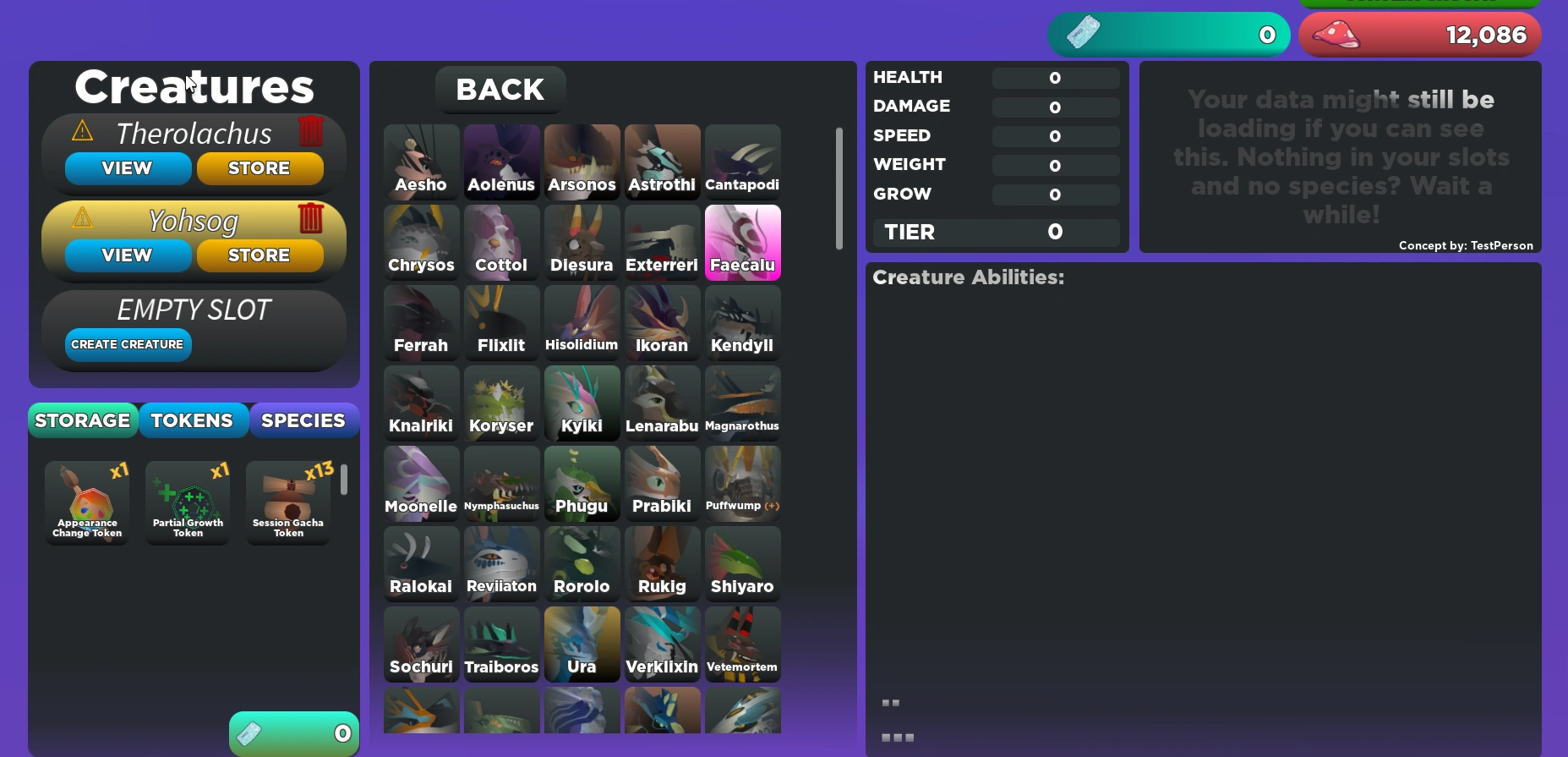This screenshot has height=757, width=1568.
Task: Click the meat currency icon showing 12,086
Action: coord(1337,34)
